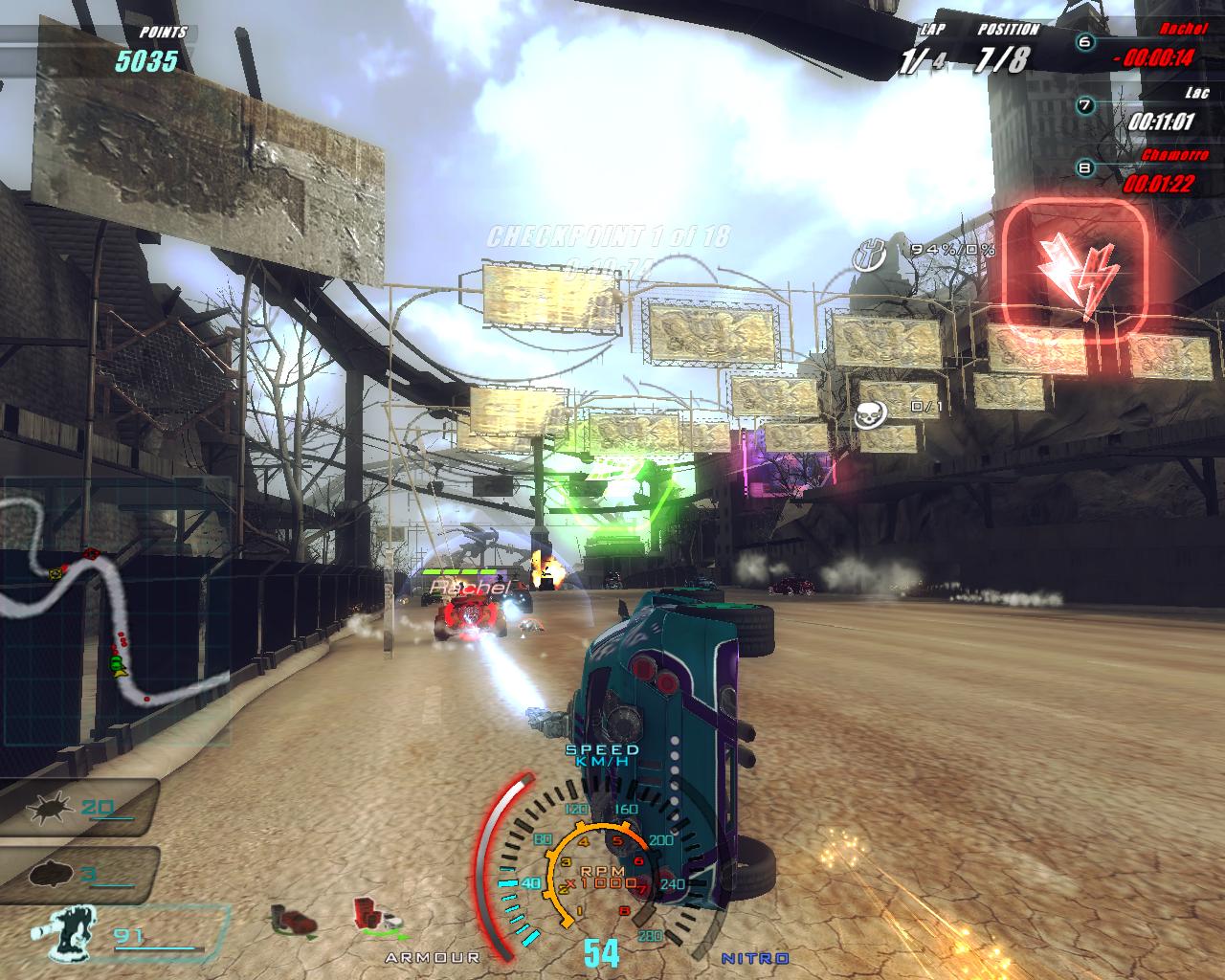Click the track minimap

click(x=115, y=612)
